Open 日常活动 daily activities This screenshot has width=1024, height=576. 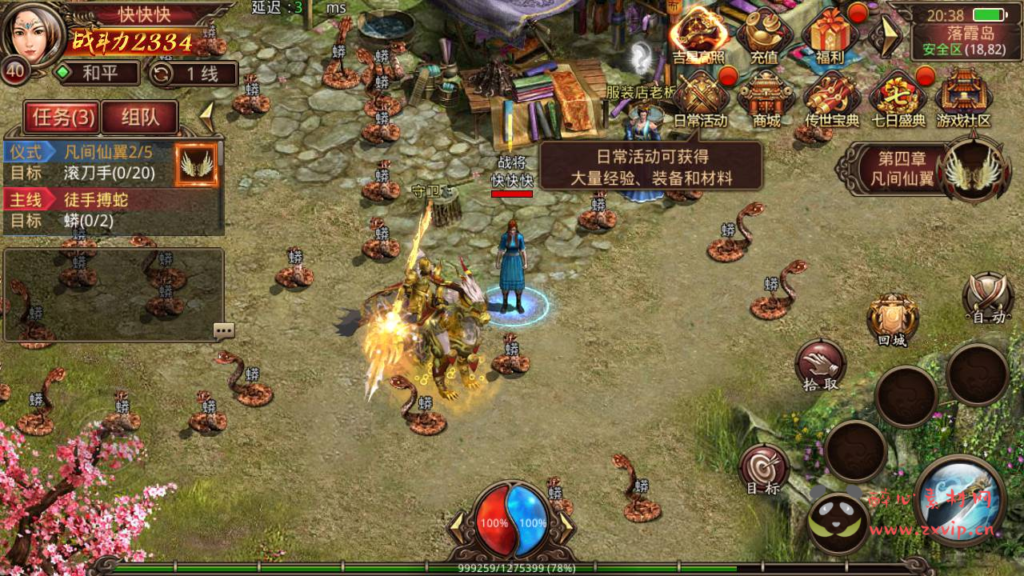702,100
